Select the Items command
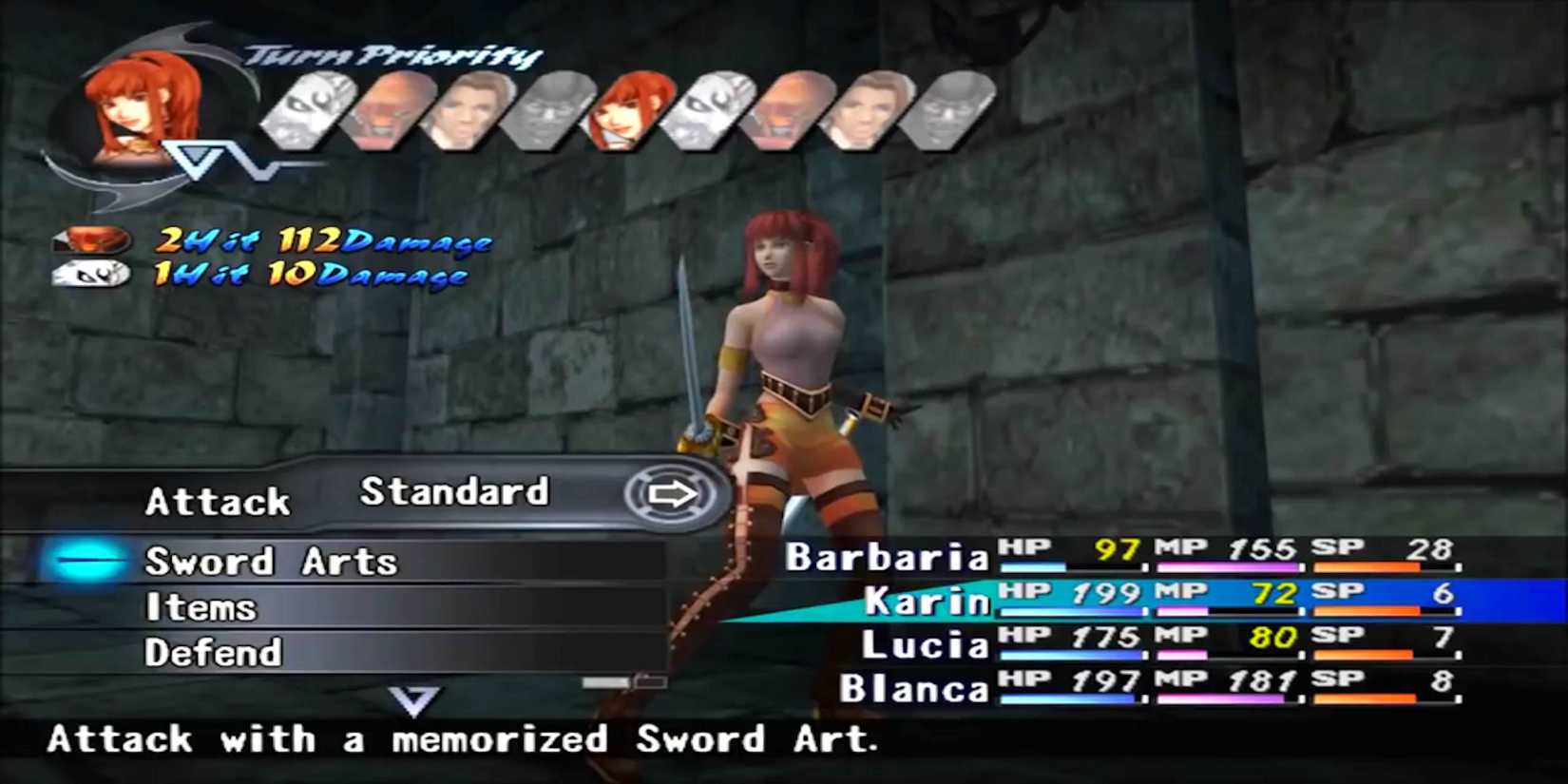Image resolution: width=1568 pixels, height=784 pixels. coord(201,606)
